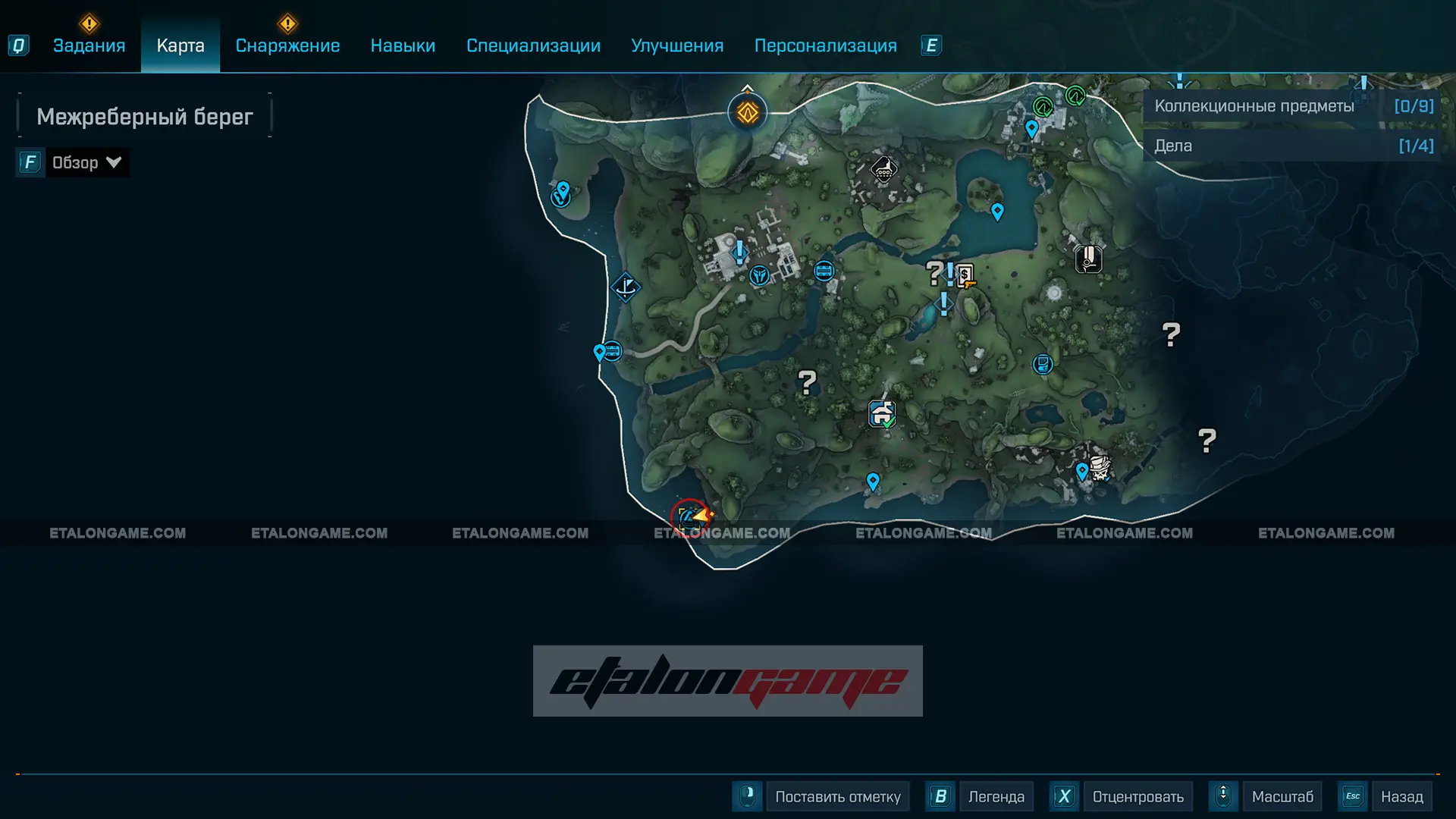Open the Персонализация tab

point(825,45)
